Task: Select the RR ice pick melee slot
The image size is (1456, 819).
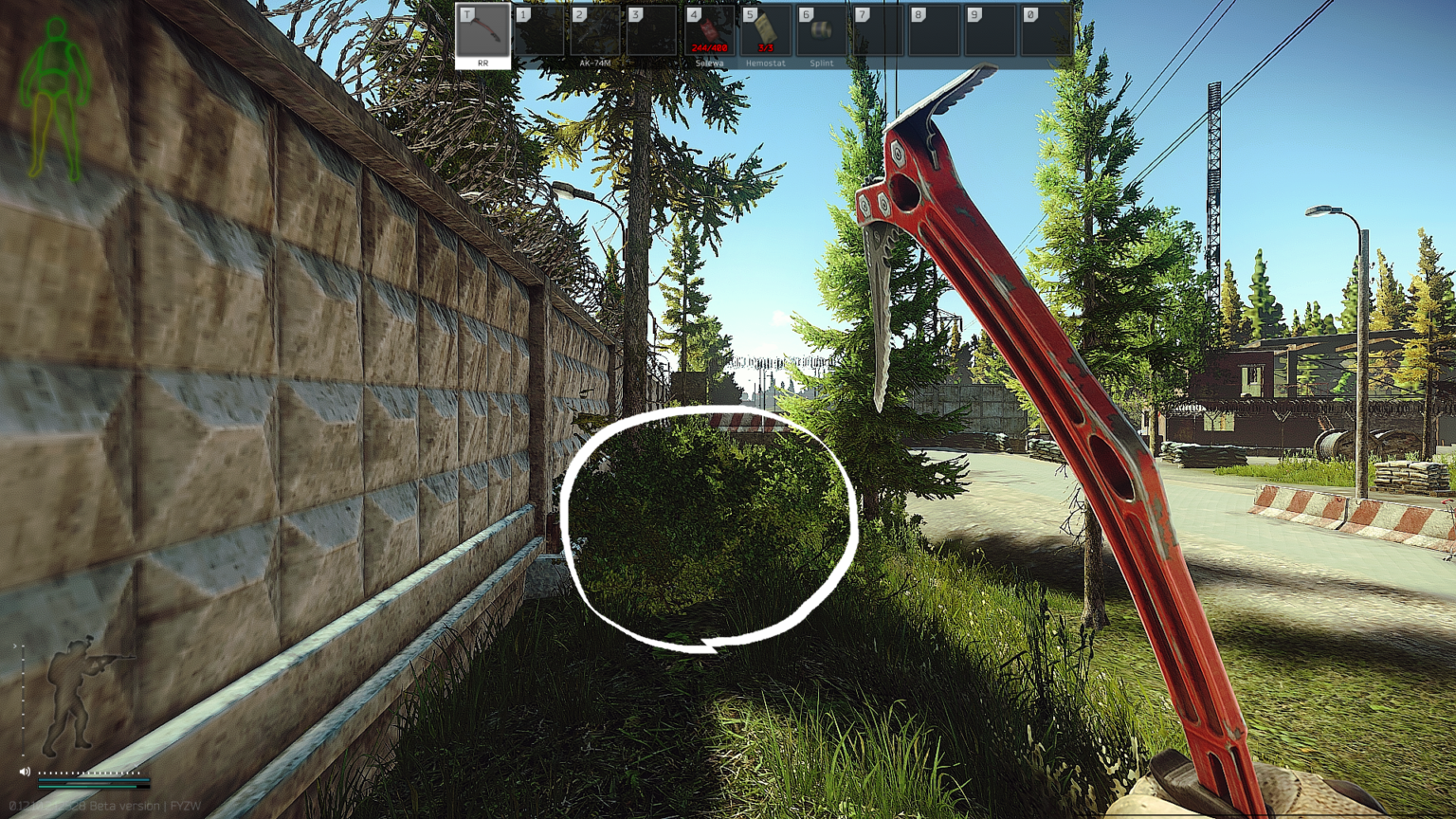Action: click(482, 34)
